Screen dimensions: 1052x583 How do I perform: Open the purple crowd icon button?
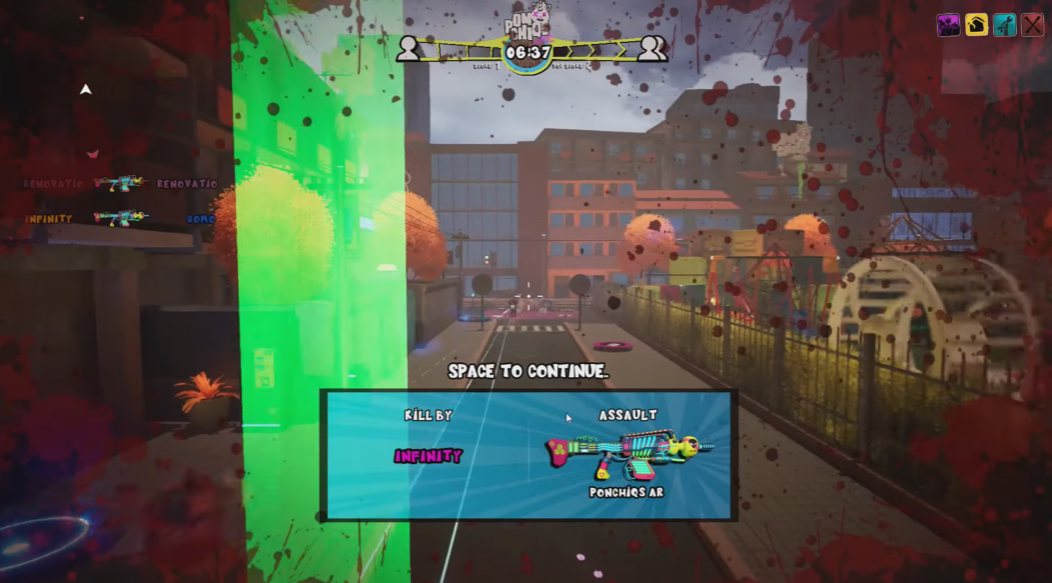pos(948,25)
